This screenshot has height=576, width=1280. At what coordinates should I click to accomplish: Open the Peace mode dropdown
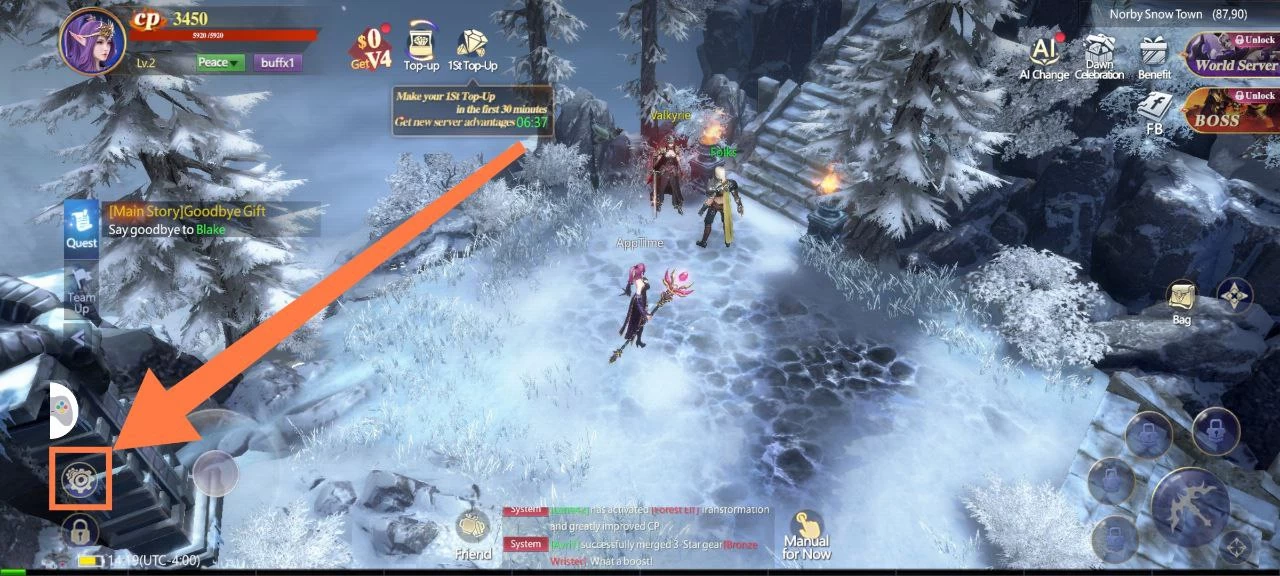[x=219, y=62]
